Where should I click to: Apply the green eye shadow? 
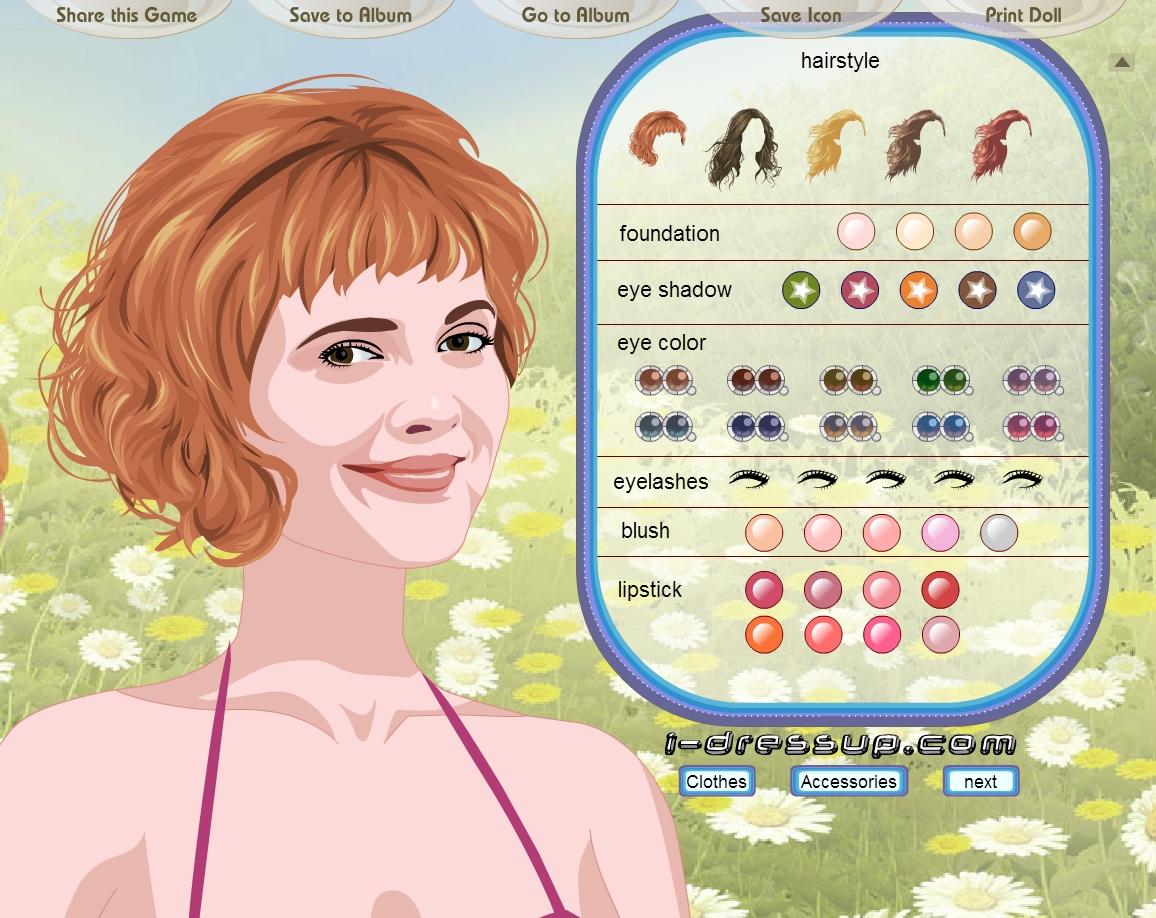click(x=800, y=290)
